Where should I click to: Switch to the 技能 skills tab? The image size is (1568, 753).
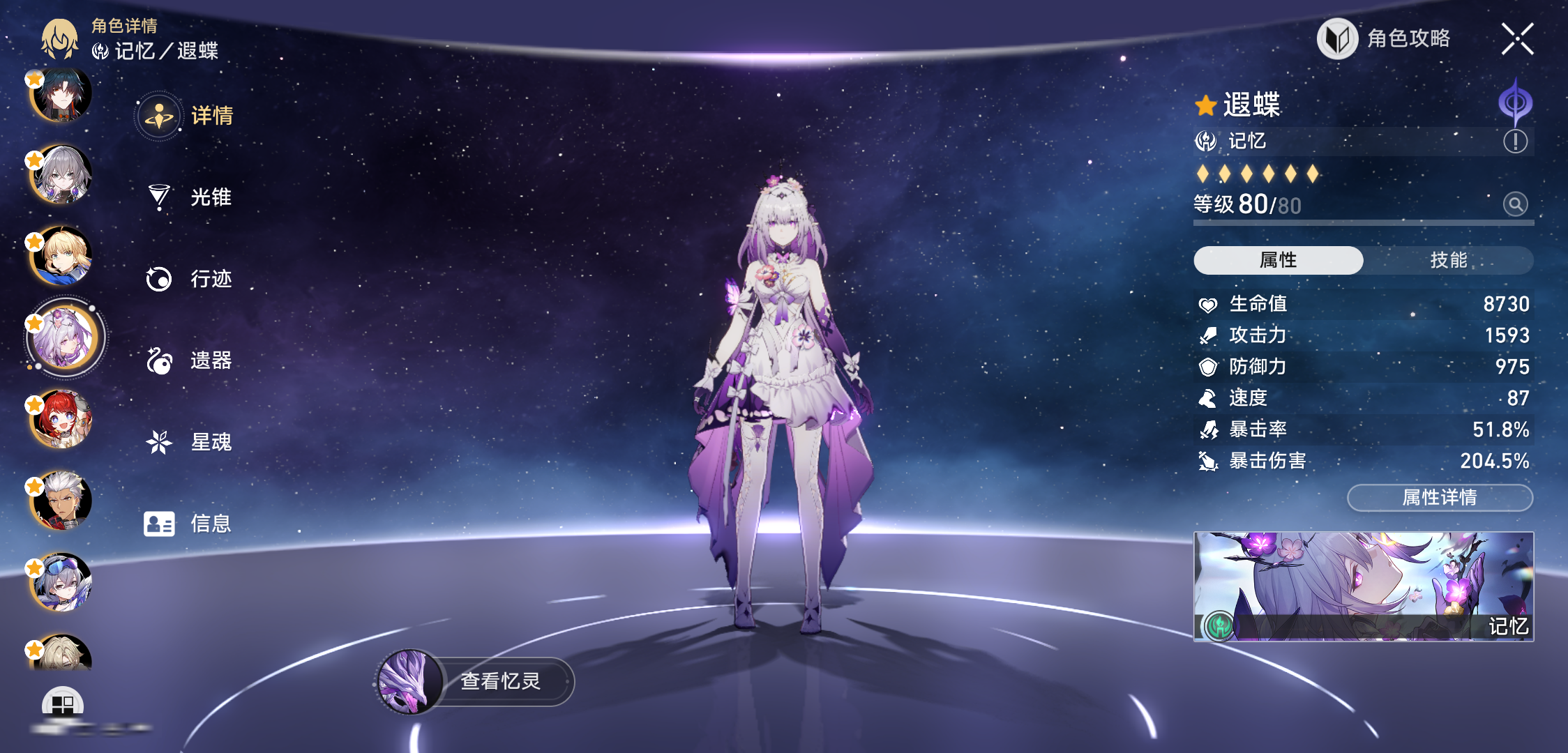point(1448,260)
